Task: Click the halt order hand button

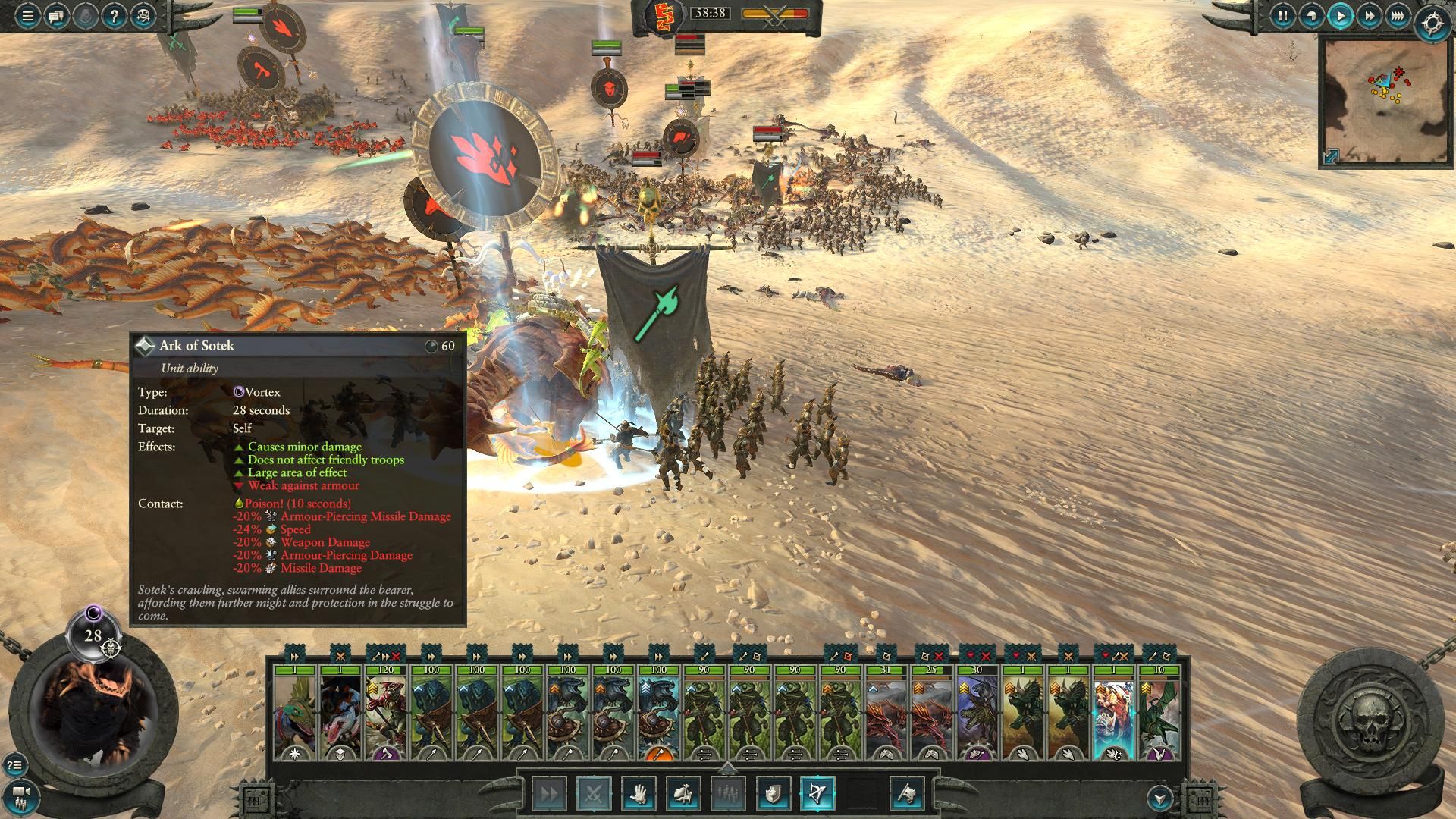Action: point(638,794)
